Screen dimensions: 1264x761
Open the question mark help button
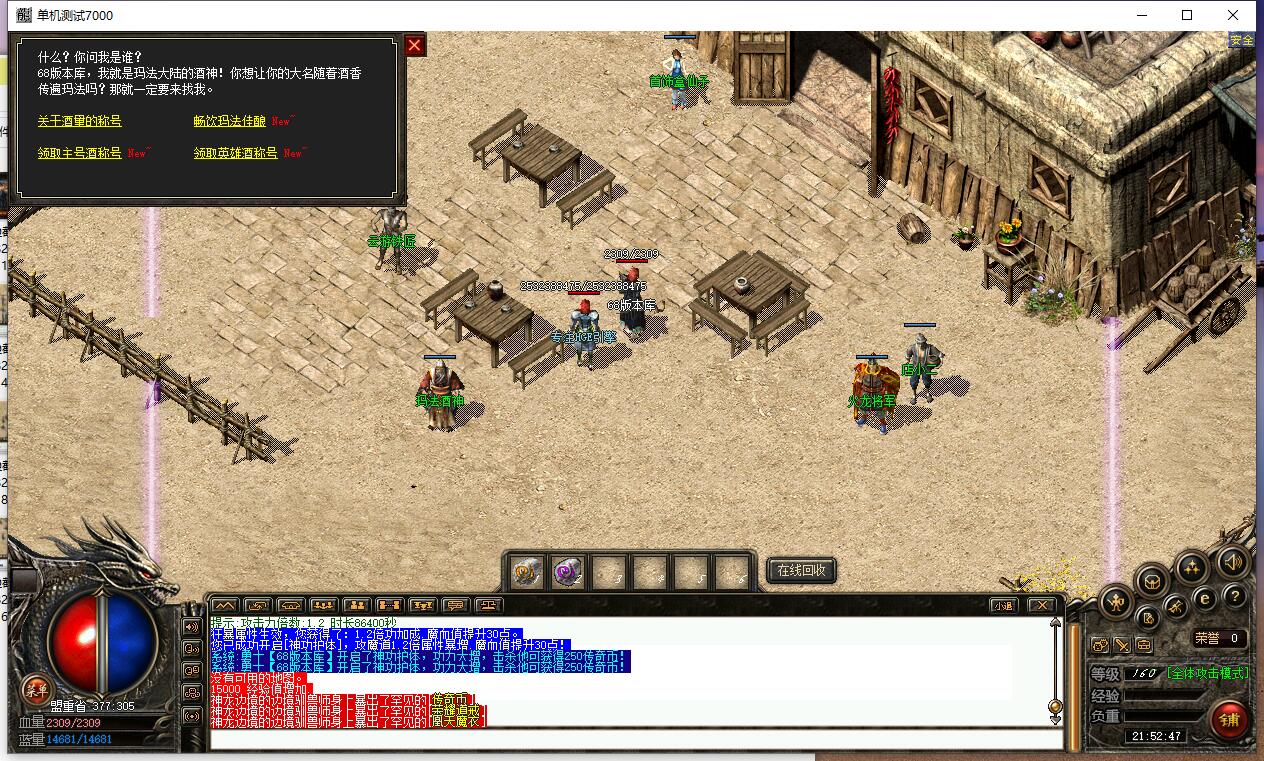pos(1234,597)
